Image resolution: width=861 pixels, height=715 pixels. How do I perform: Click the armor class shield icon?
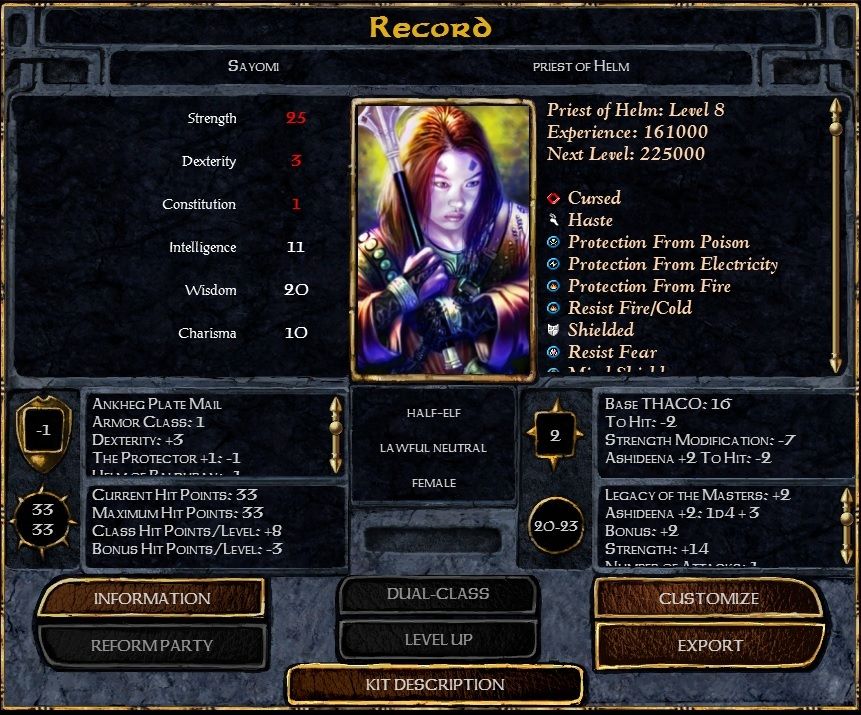tap(41, 433)
